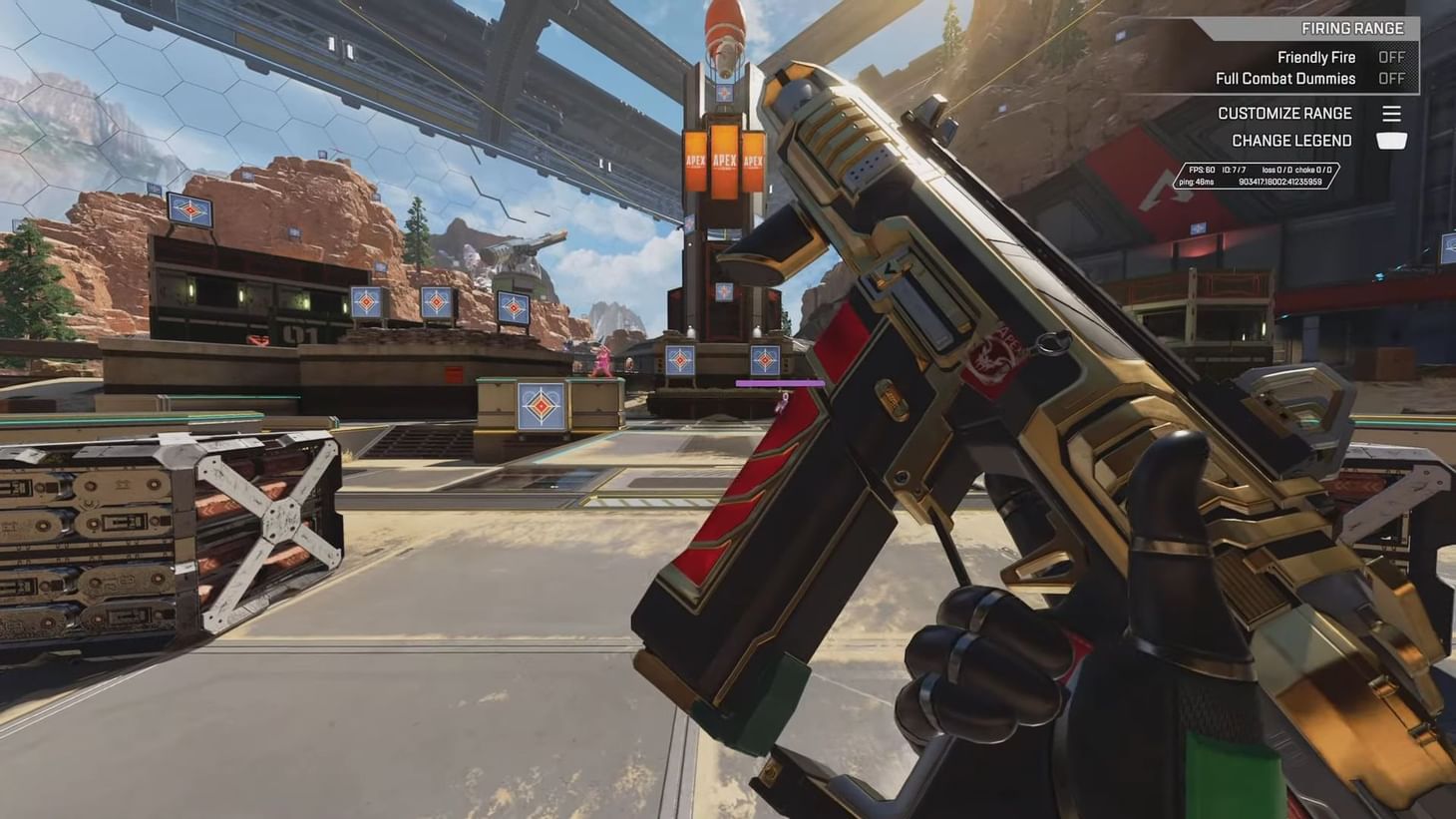Click the purple health bar above the dummy

point(779,381)
